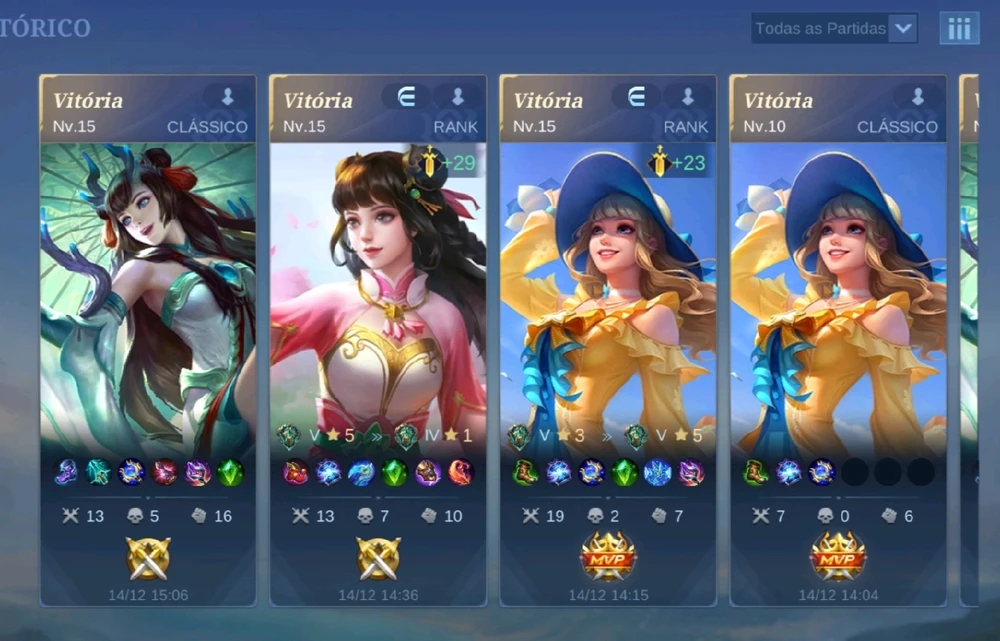Open the Nv.10 Clássico MVP match card

point(838,340)
